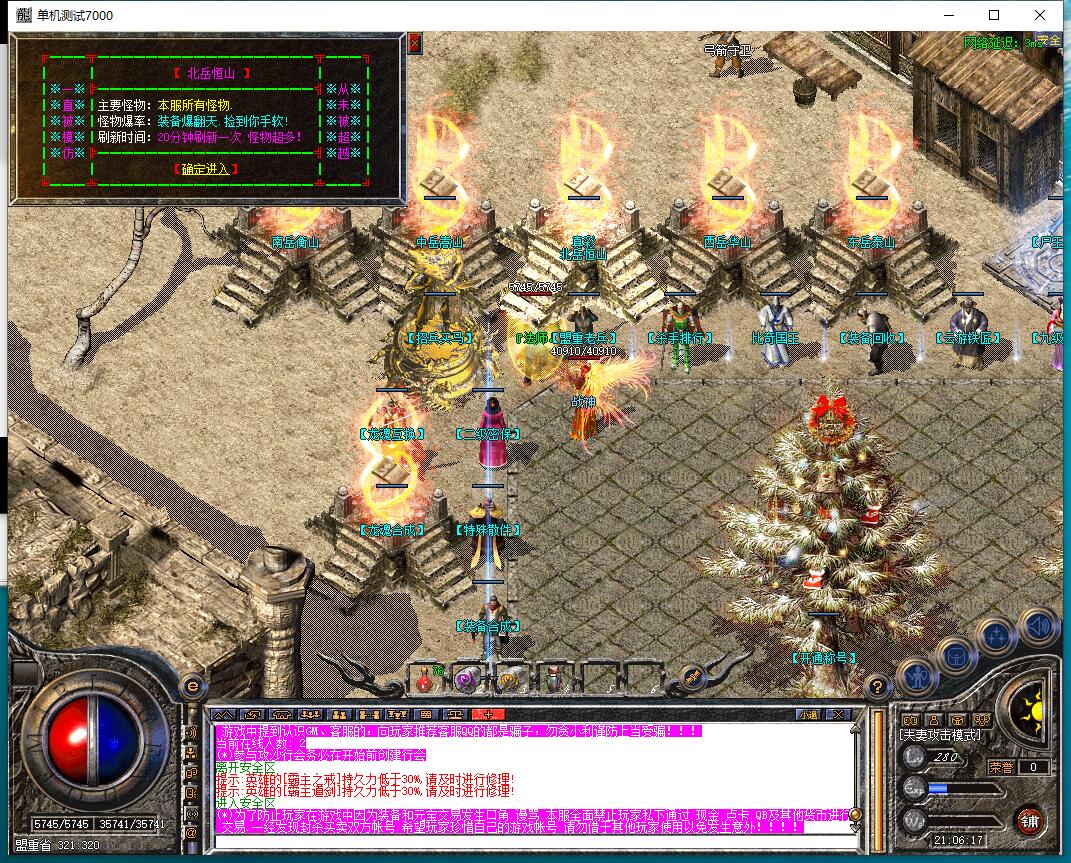Maximize the game window
The width and height of the screenshot is (1071, 863).
click(x=994, y=15)
